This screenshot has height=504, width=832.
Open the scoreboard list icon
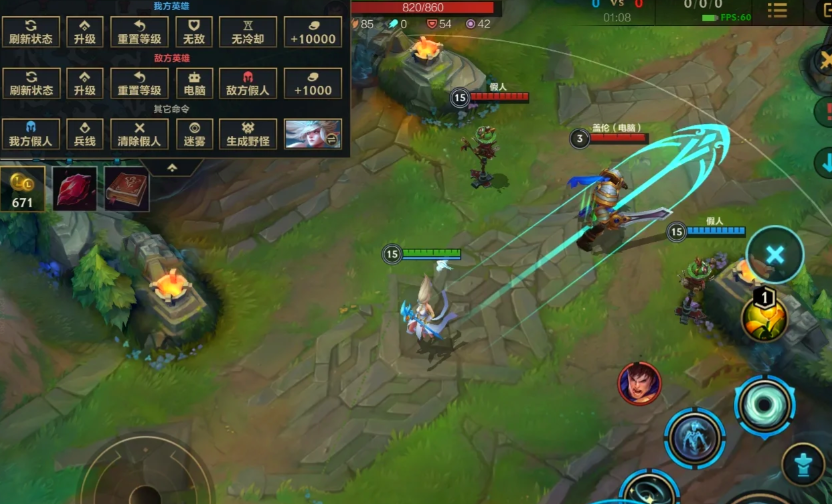pyautogui.click(x=777, y=11)
